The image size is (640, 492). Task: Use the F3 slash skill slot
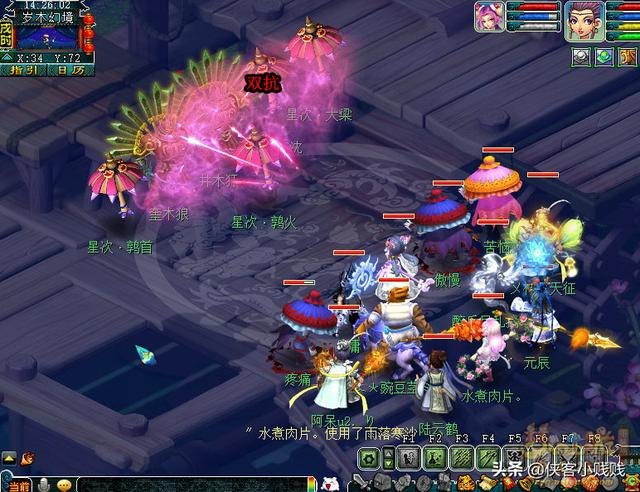461,458
